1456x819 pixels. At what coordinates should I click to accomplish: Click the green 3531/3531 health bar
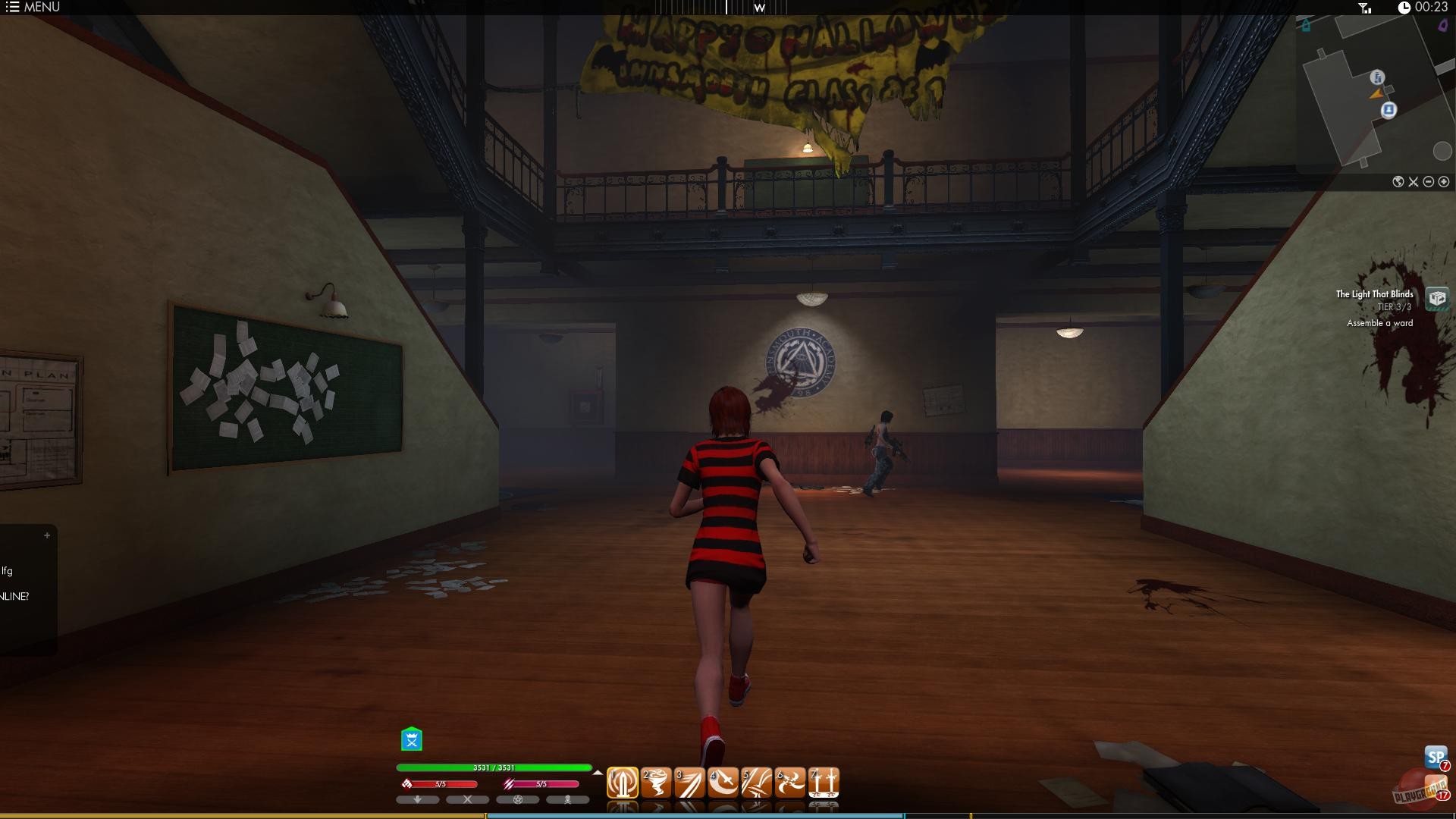[493, 767]
